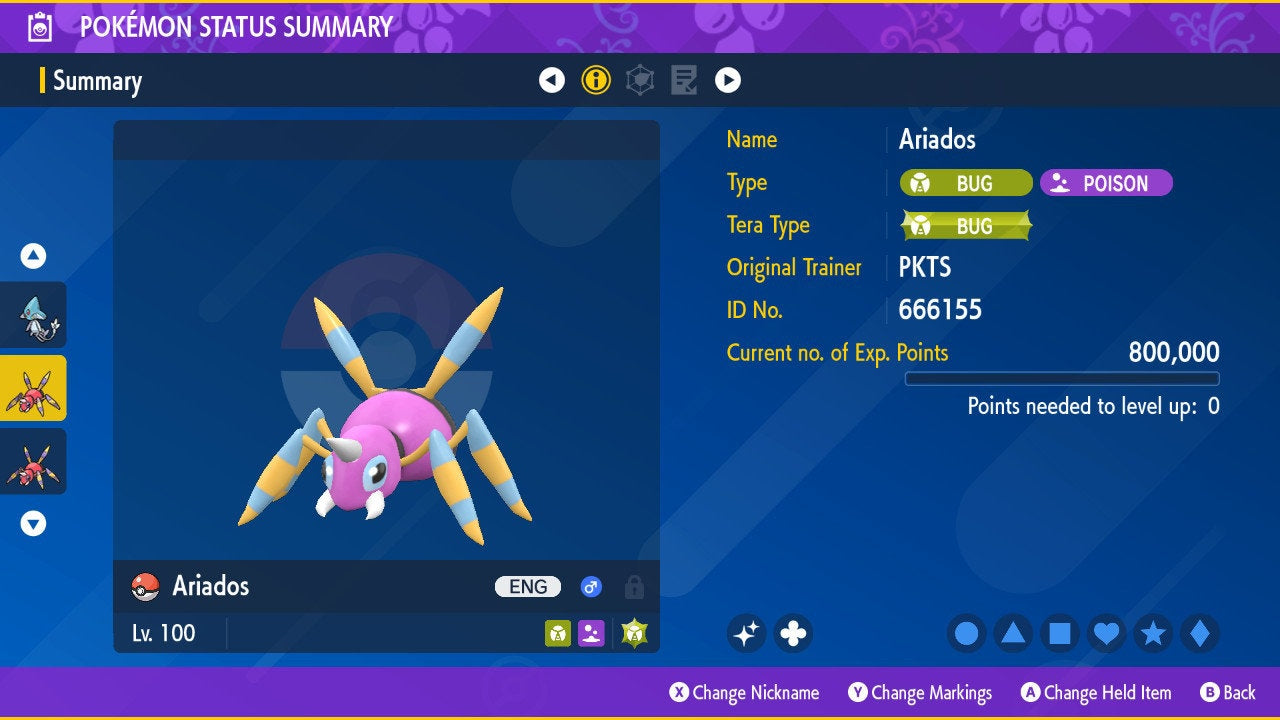Go to the previous summary page arrow
Viewport: 1280px width, 720px height.
pyautogui.click(x=552, y=80)
